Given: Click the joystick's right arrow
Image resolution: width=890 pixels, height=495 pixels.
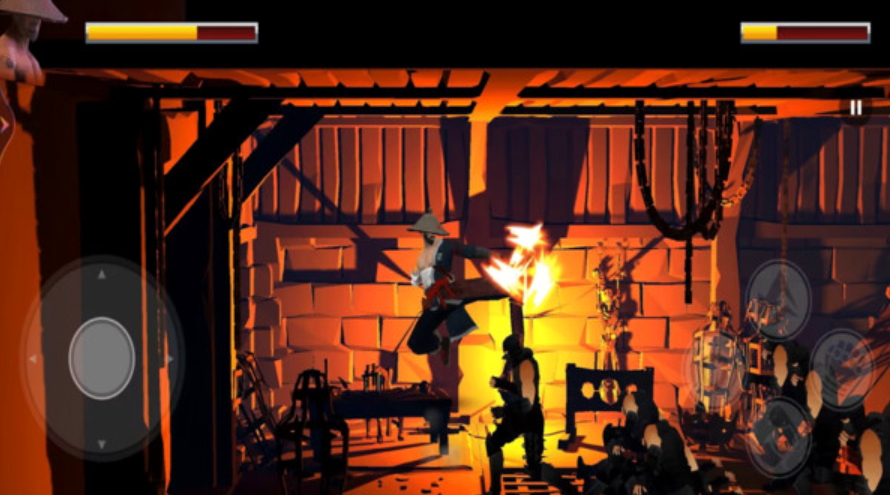Looking at the screenshot, I should (x=171, y=358).
